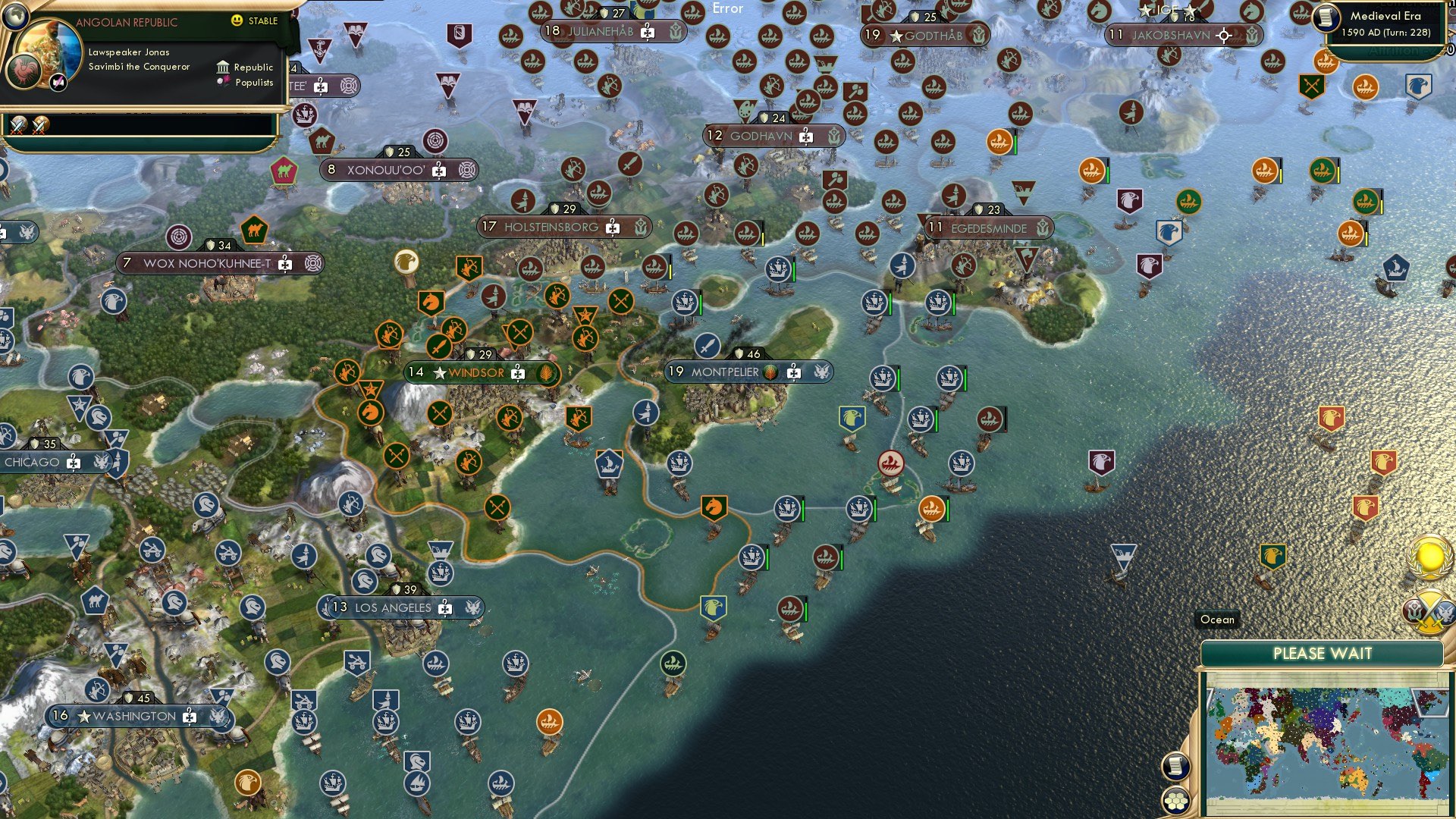This screenshot has height=819, width=1456.
Task: Click the Republic government icon
Action: 221,67
